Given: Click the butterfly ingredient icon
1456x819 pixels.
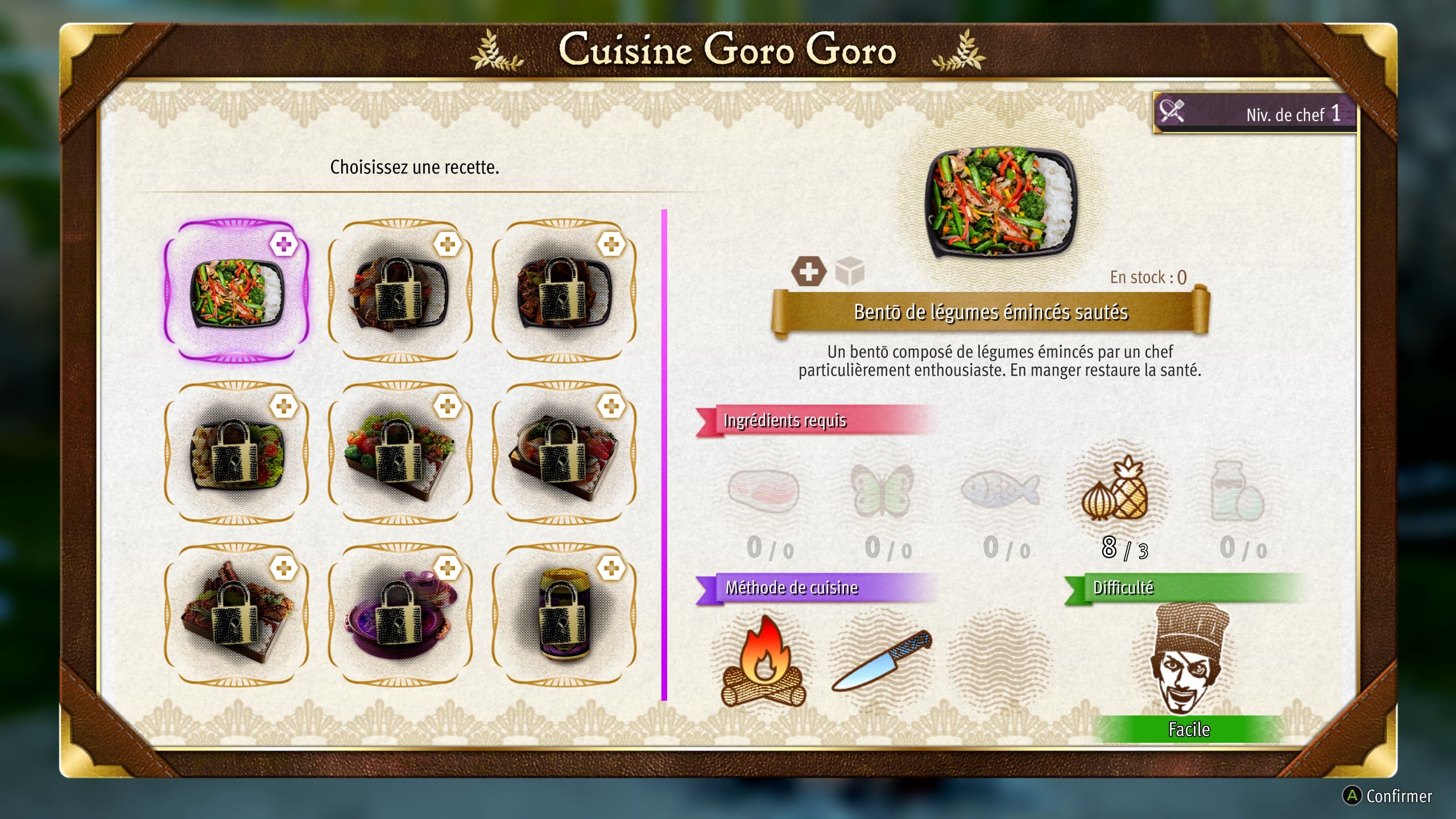Looking at the screenshot, I should (x=882, y=490).
